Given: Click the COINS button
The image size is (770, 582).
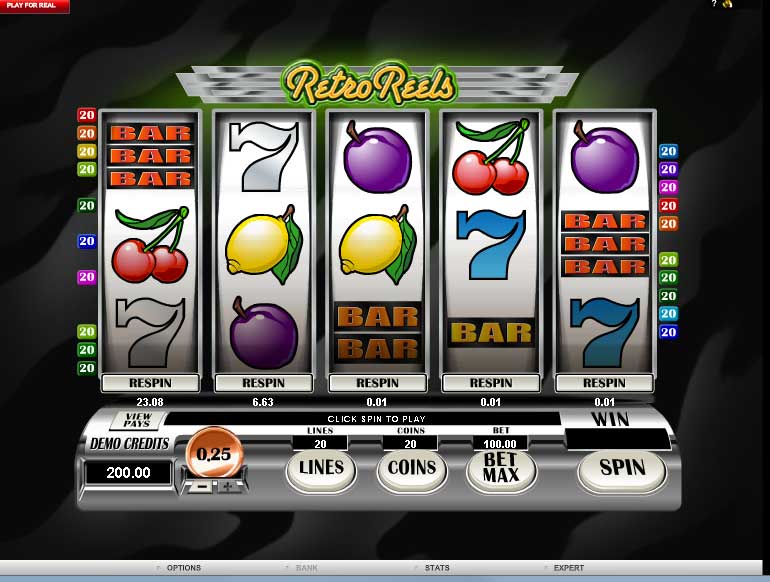Looking at the screenshot, I should pyautogui.click(x=412, y=468).
